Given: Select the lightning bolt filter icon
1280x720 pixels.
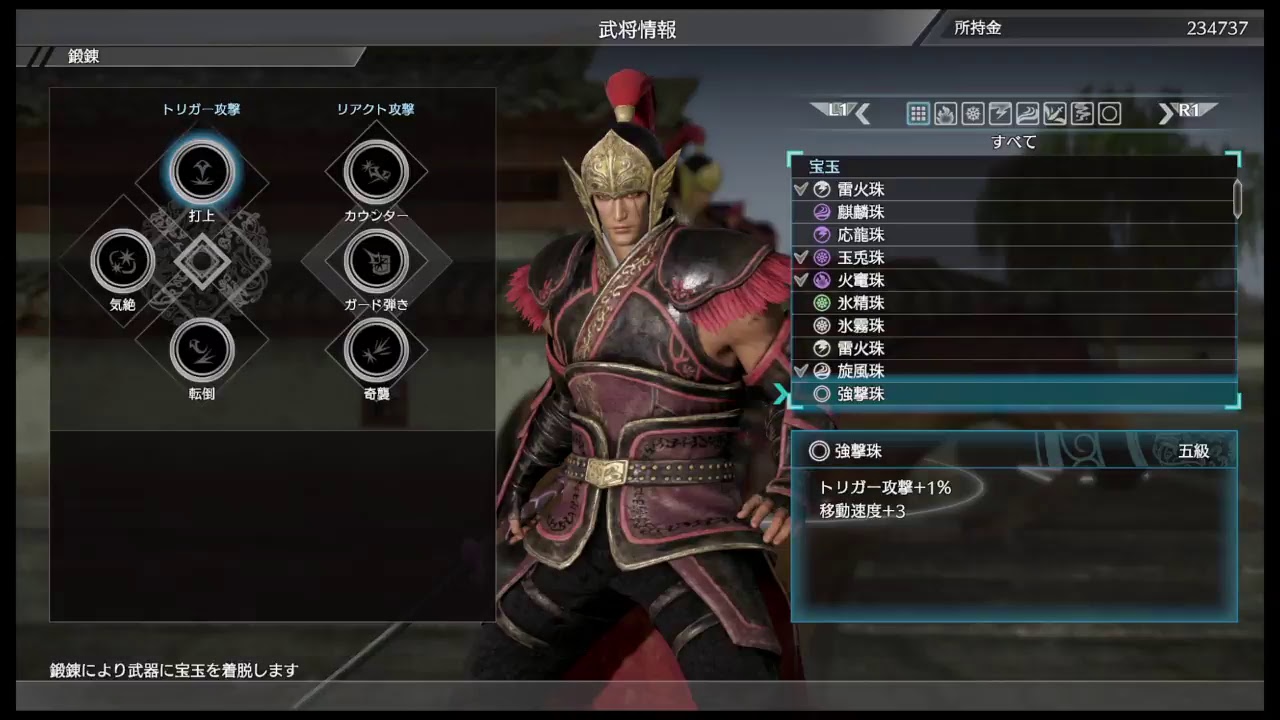Looking at the screenshot, I should click(998, 113).
